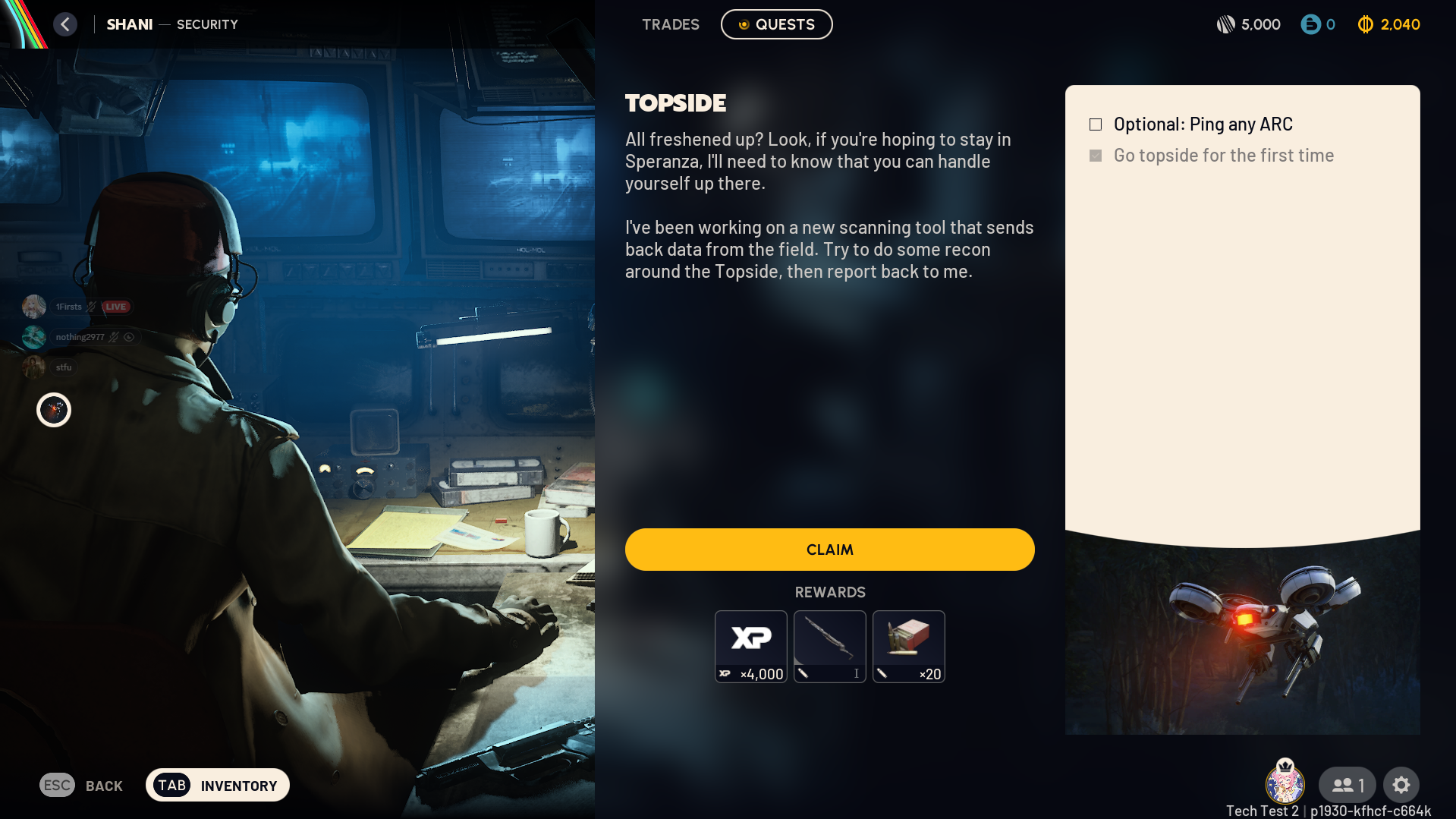Image resolution: width=1456 pixels, height=819 pixels.
Task: Open the settings gear at bottom right
Action: (1401, 784)
